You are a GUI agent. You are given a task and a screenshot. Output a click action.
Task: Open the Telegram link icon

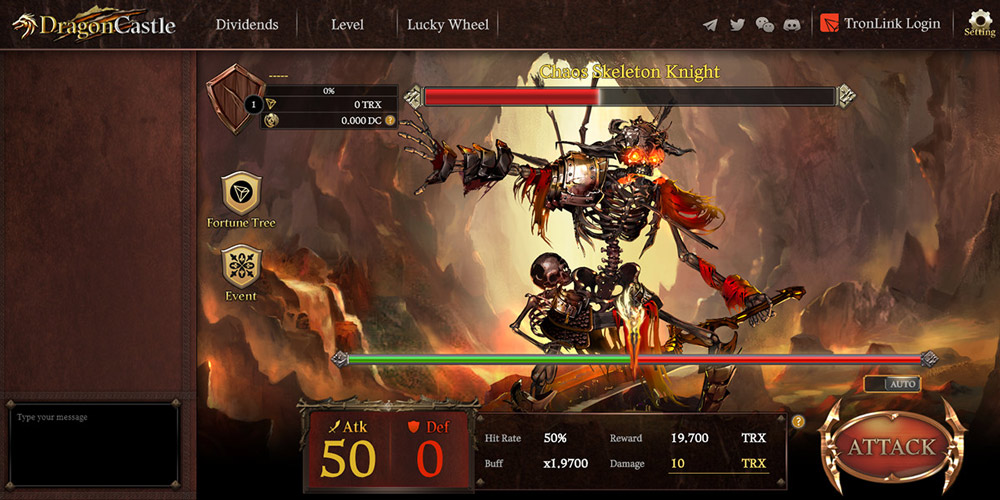[x=710, y=24]
